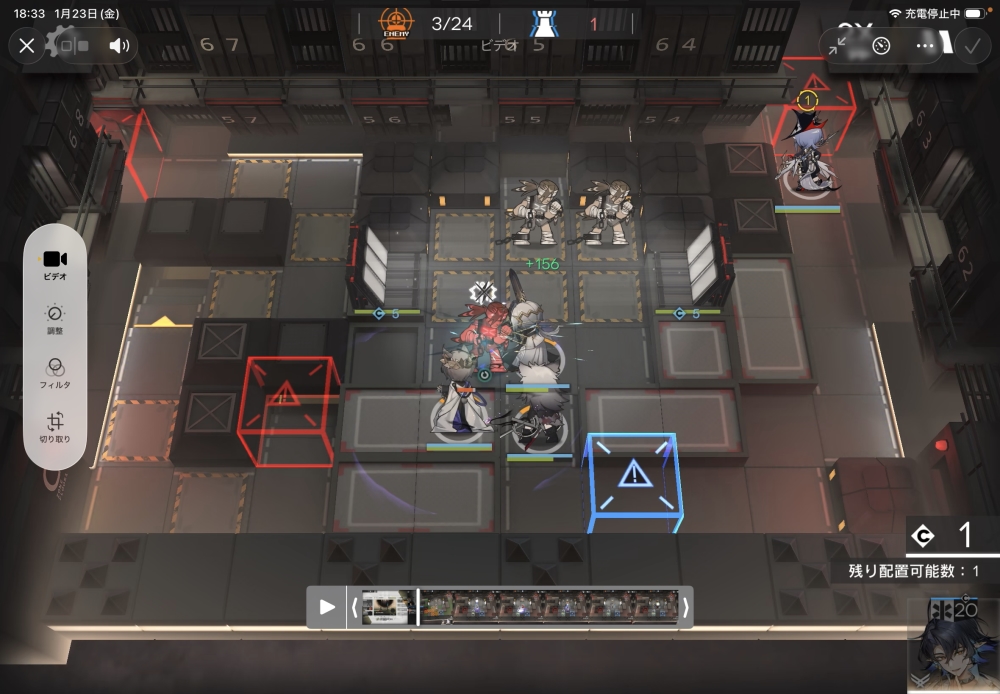Open the 調整 (Adjust) editing tool
The width and height of the screenshot is (1000, 694).
point(56,319)
